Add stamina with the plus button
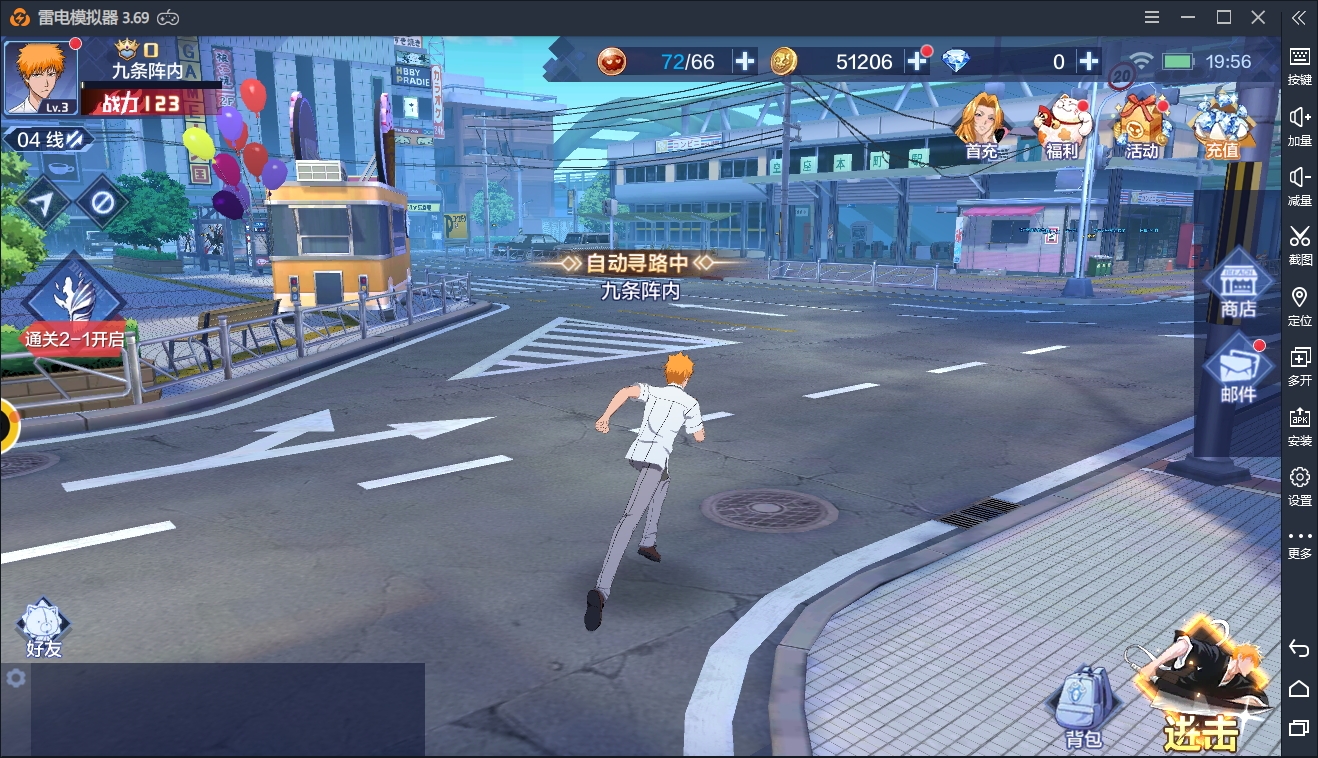This screenshot has height=758, width=1318. click(745, 61)
